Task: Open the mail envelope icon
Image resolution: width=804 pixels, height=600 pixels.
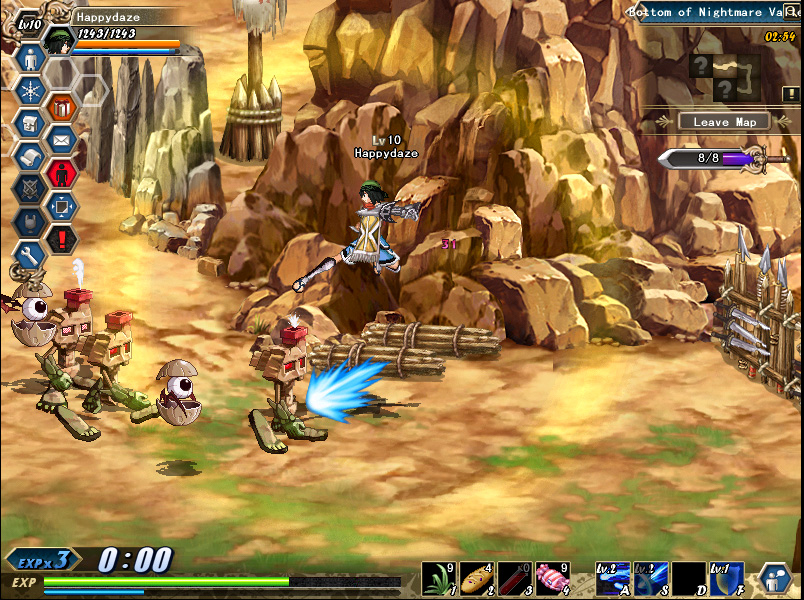Action: pyautogui.click(x=62, y=139)
